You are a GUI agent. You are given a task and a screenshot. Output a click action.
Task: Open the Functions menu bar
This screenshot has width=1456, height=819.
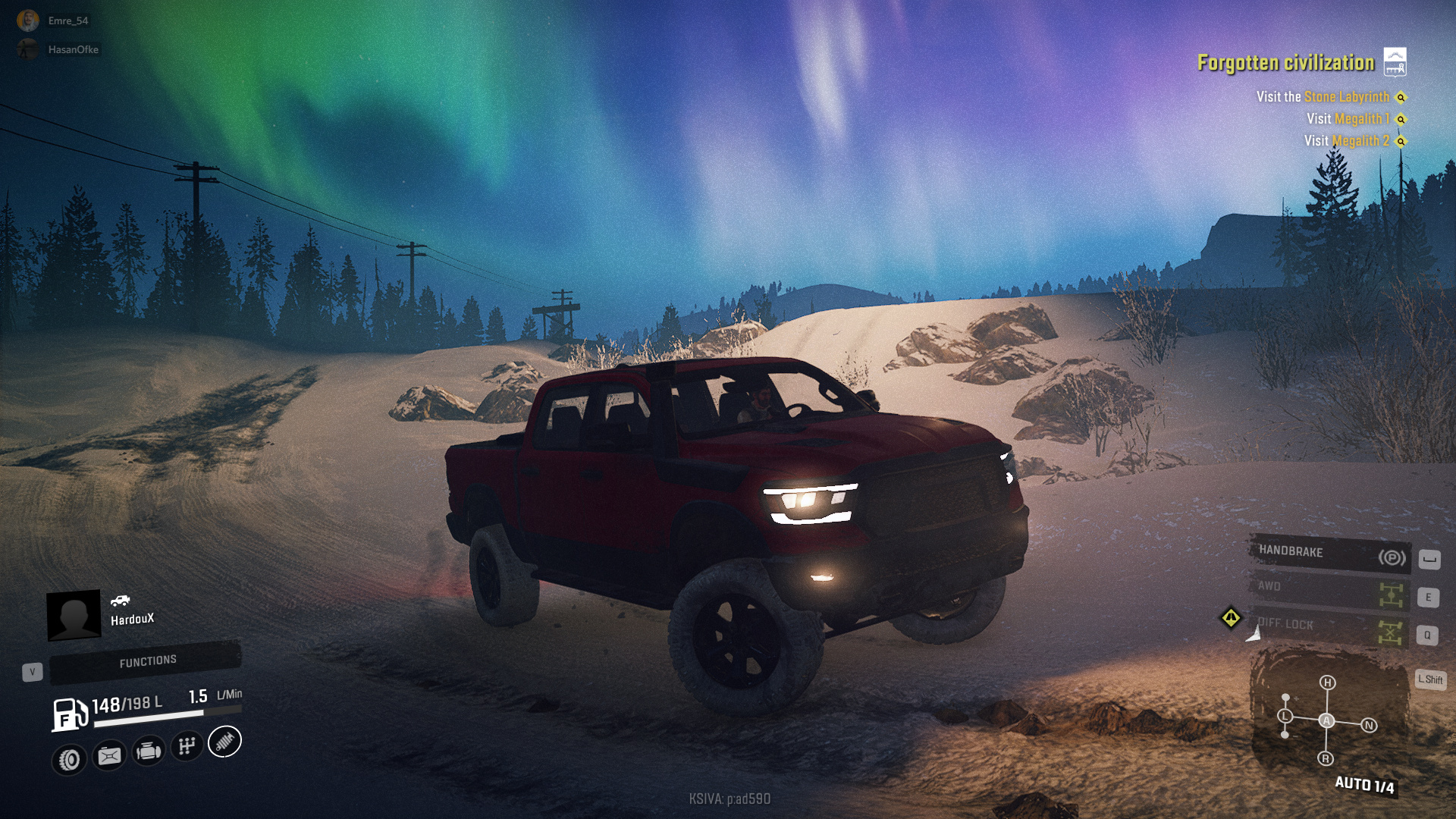click(x=146, y=661)
